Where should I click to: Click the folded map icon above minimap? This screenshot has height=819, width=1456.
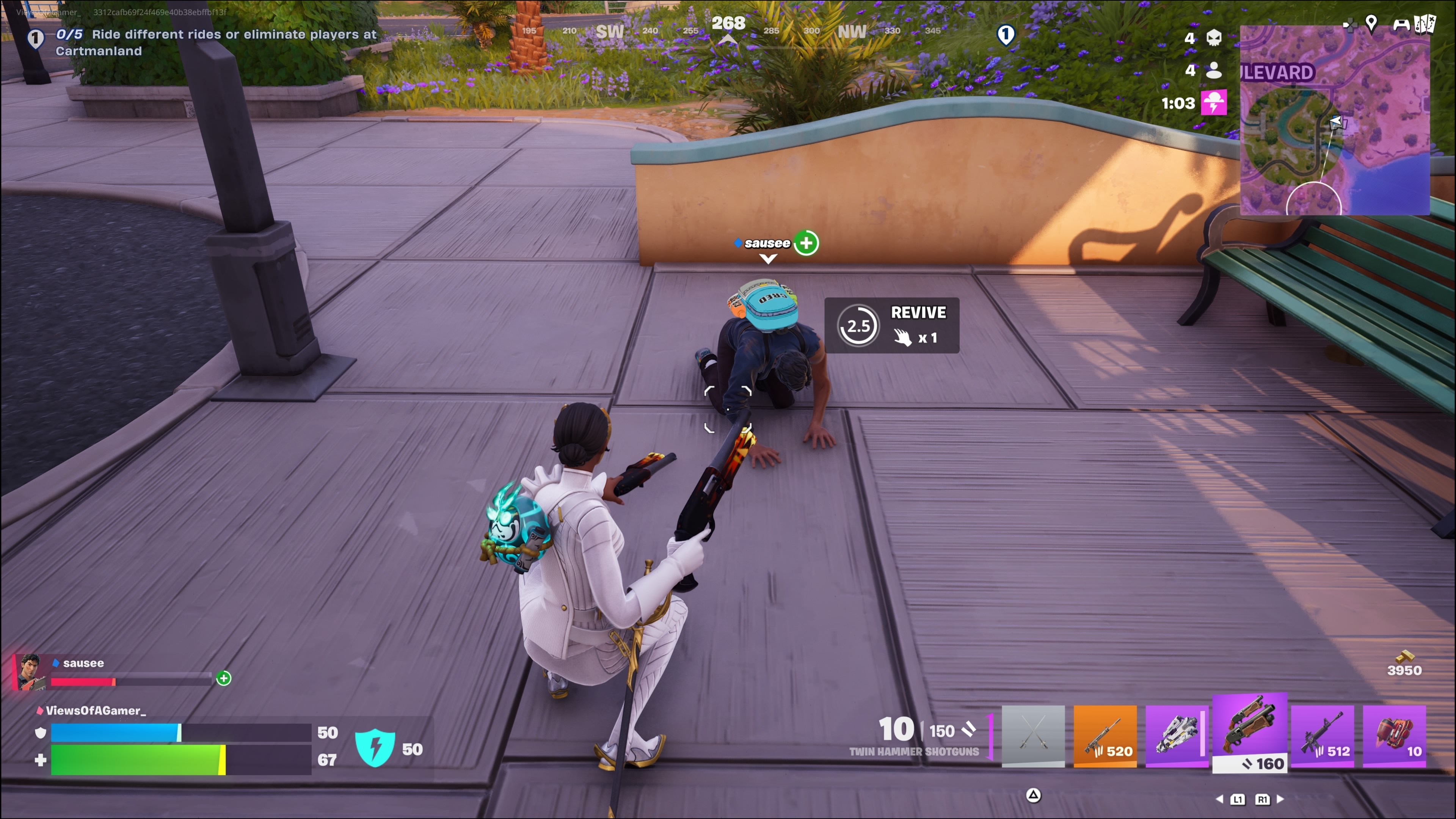pyautogui.click(x=1425, y=24)
